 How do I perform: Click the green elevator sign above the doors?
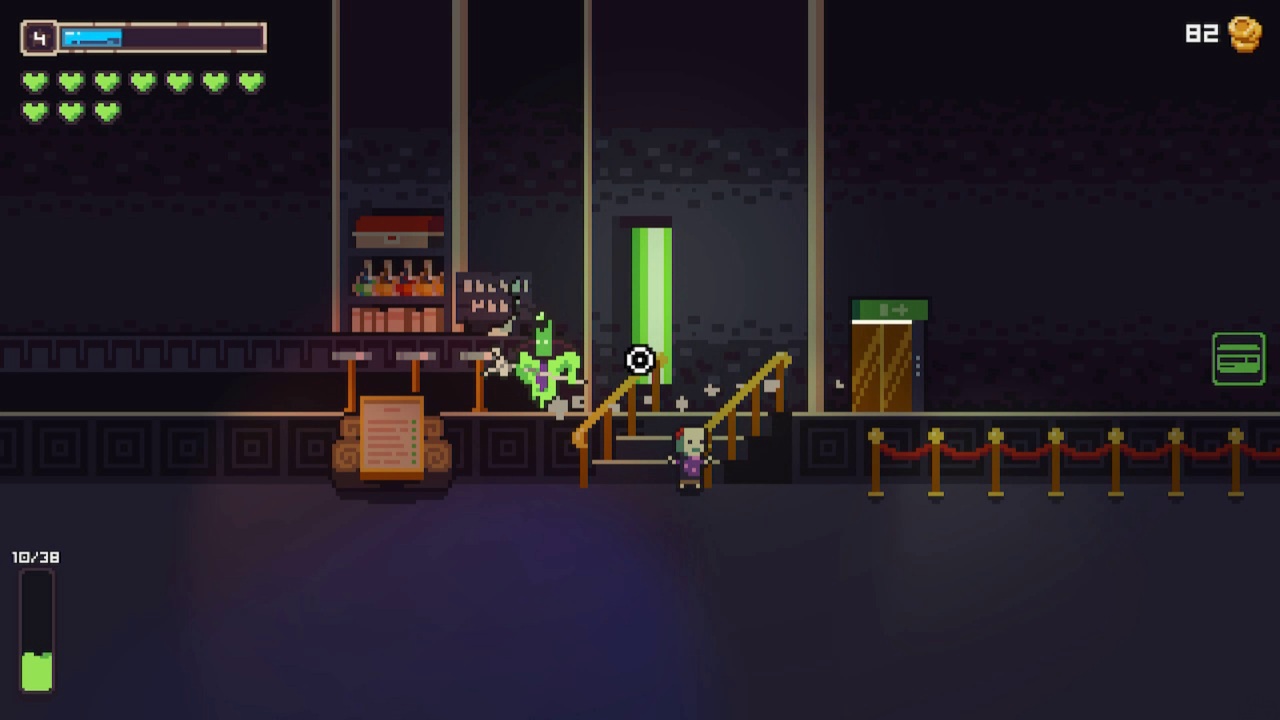888,310
